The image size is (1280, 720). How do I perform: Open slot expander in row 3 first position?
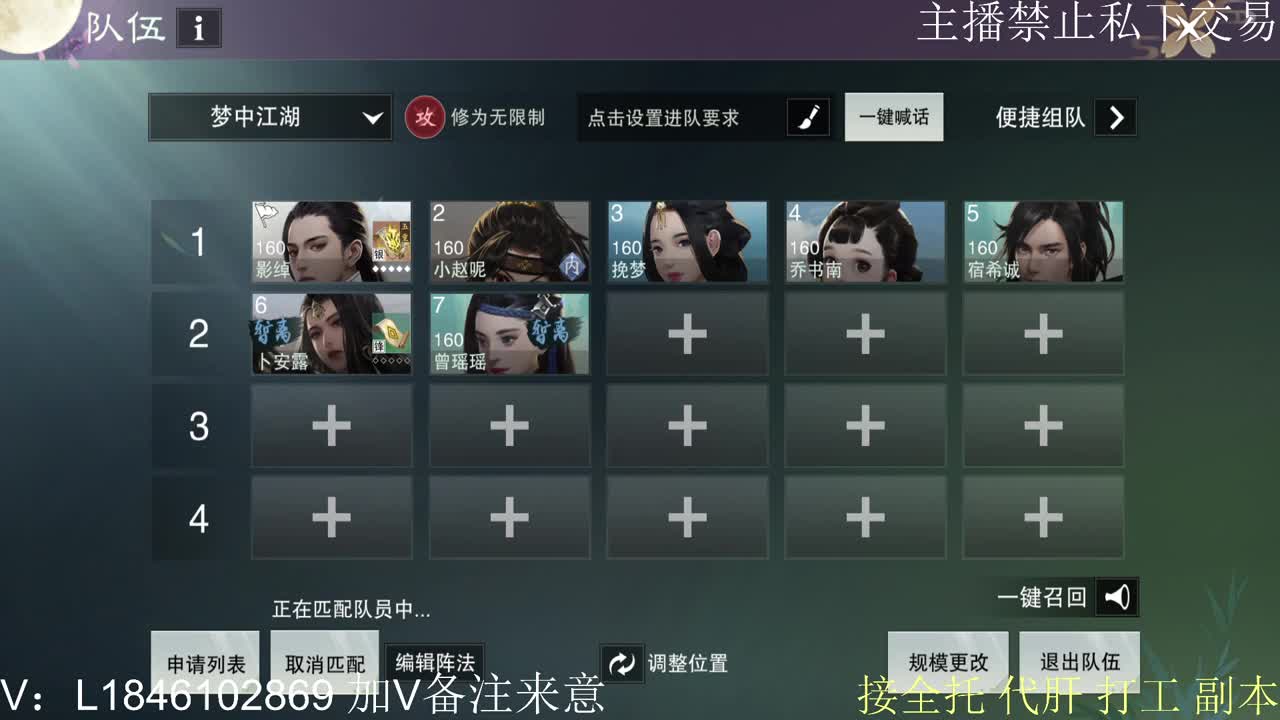[331, 426]
